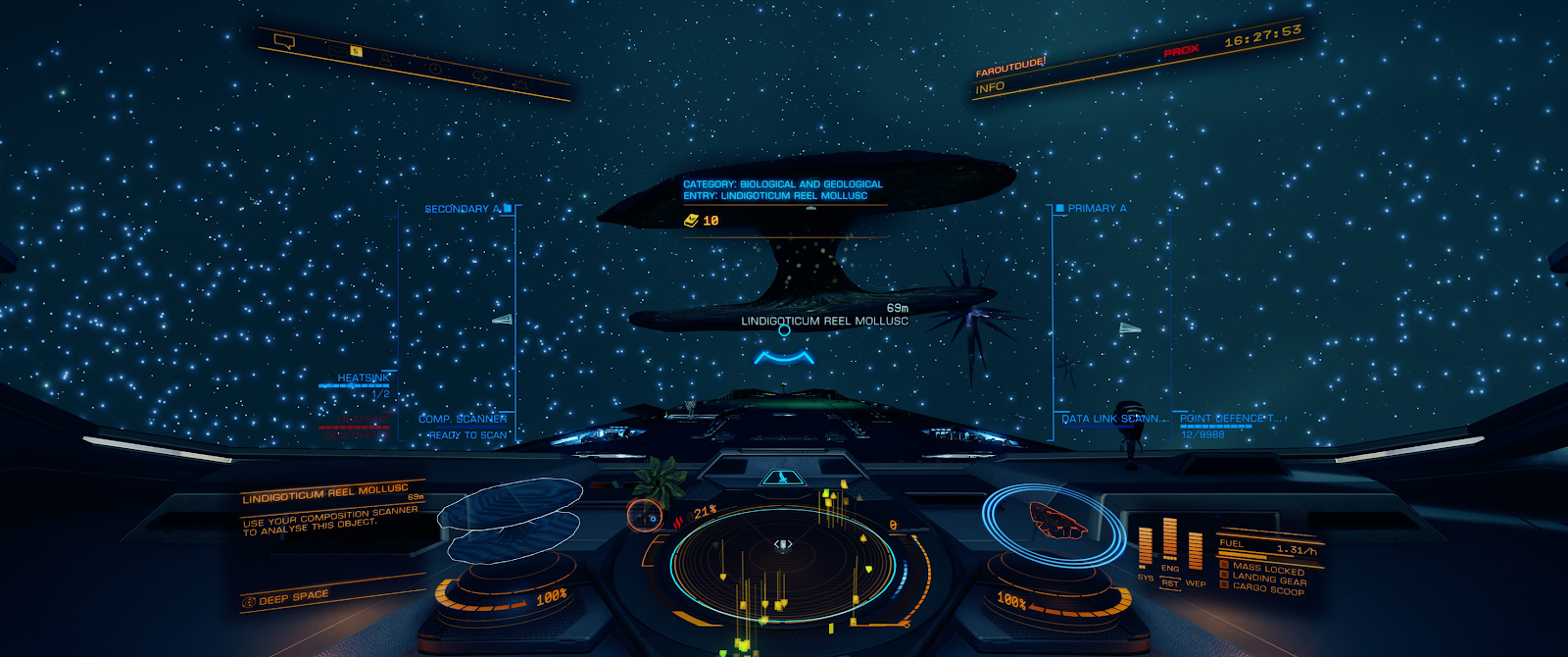Screen dimensions: 1568x657
Task: Click the SYS power distributor bar
Action: 1145,547
